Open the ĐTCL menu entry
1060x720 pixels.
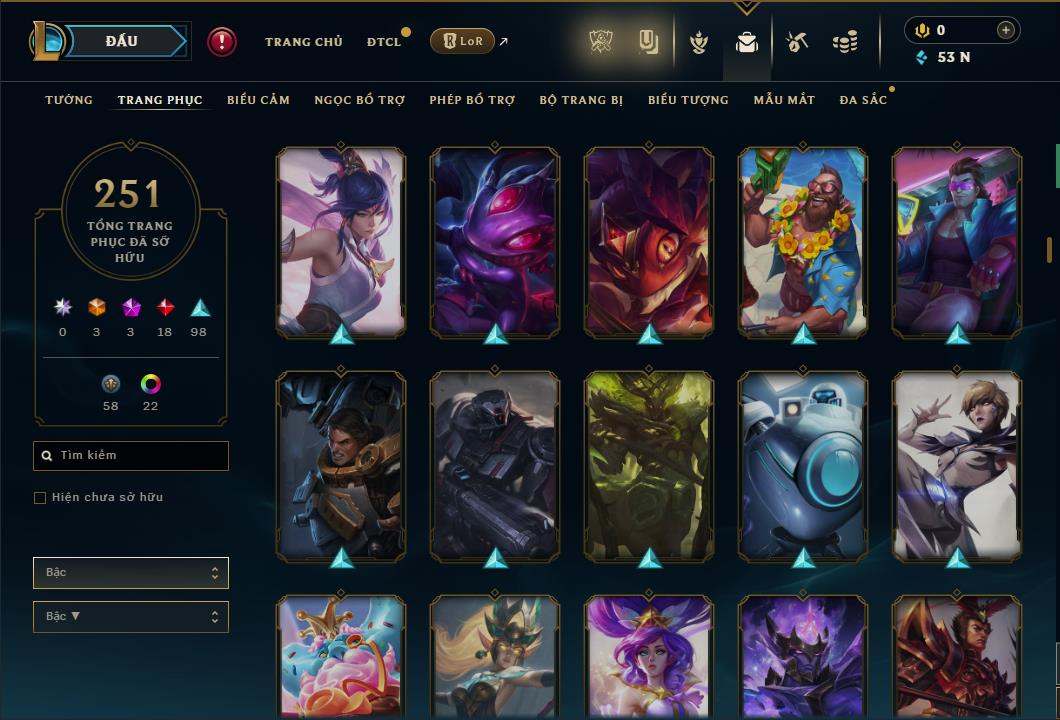click(383, 42)
